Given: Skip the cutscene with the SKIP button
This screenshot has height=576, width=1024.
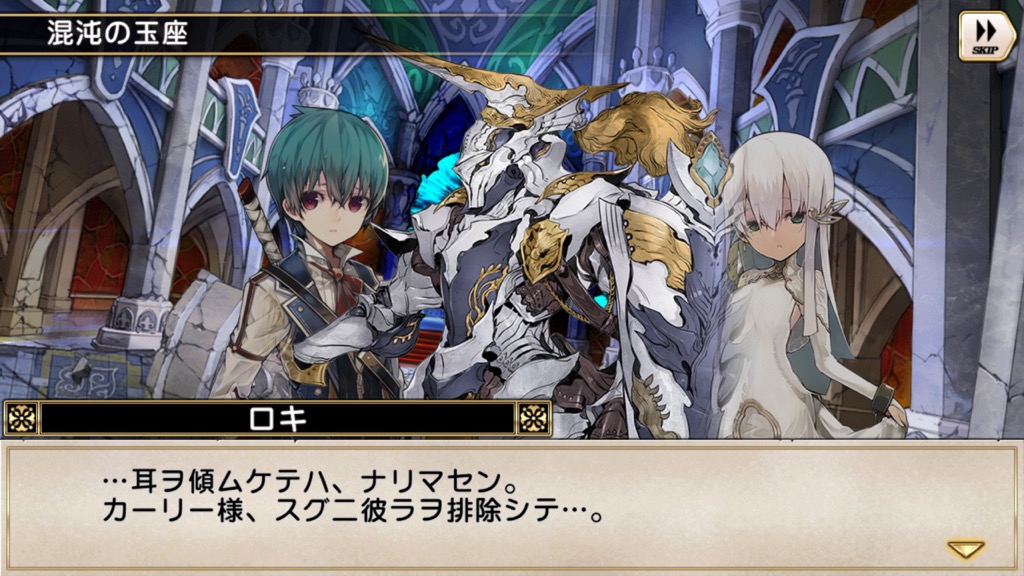Looking at the screenshot, I should [x=986, y=35].
